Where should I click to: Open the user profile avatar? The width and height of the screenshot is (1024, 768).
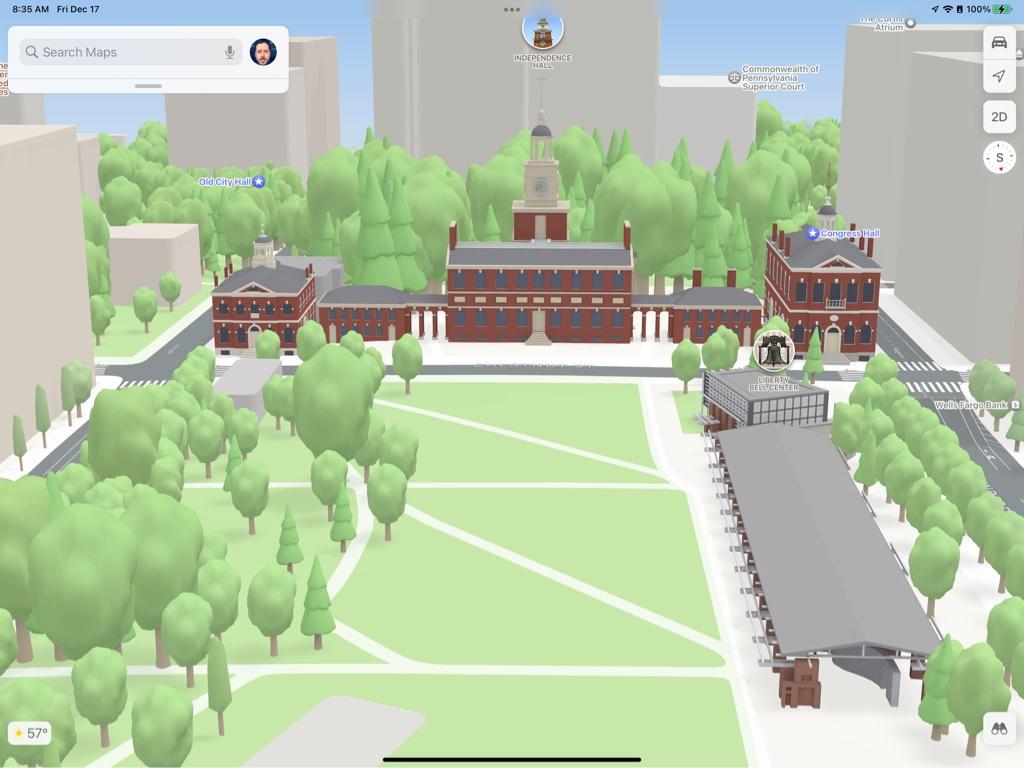[x=263, y=52]
